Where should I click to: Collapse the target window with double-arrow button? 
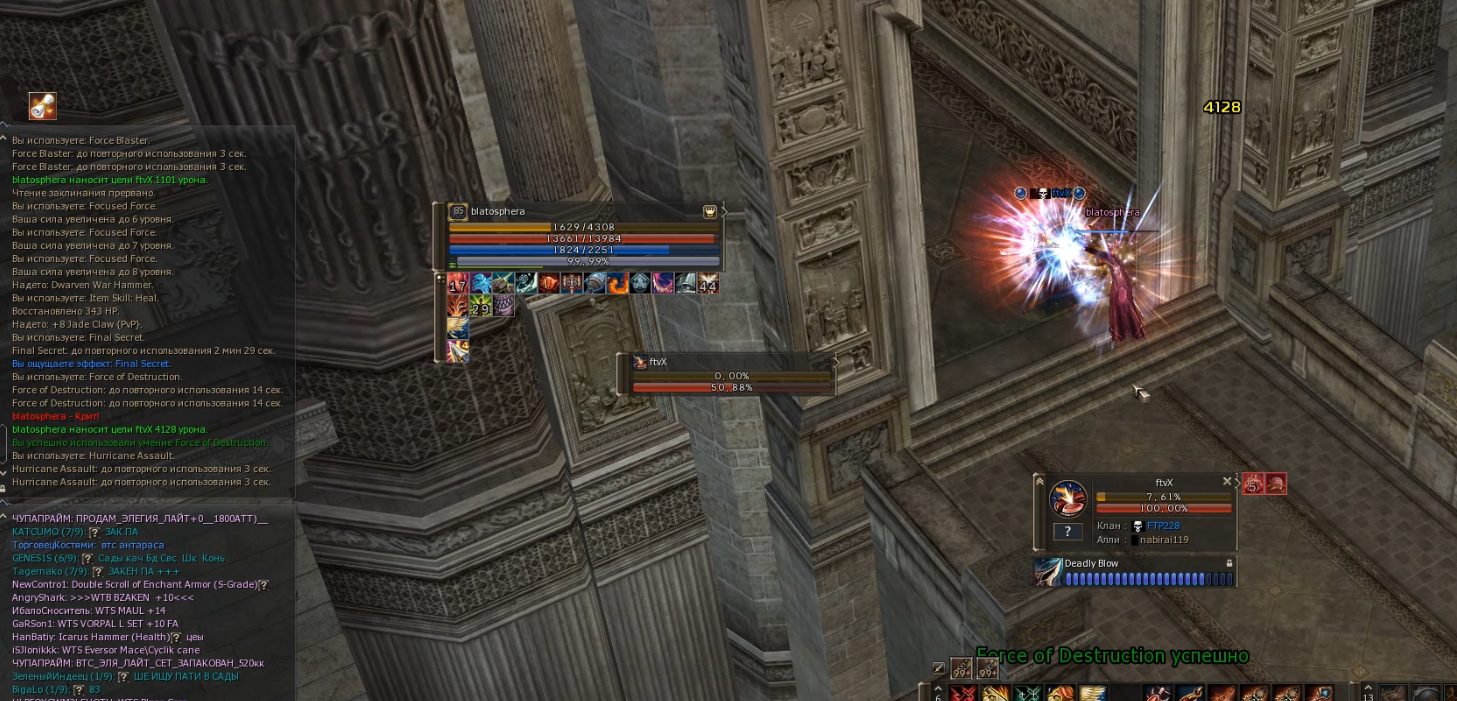(x=1039, y=481)
